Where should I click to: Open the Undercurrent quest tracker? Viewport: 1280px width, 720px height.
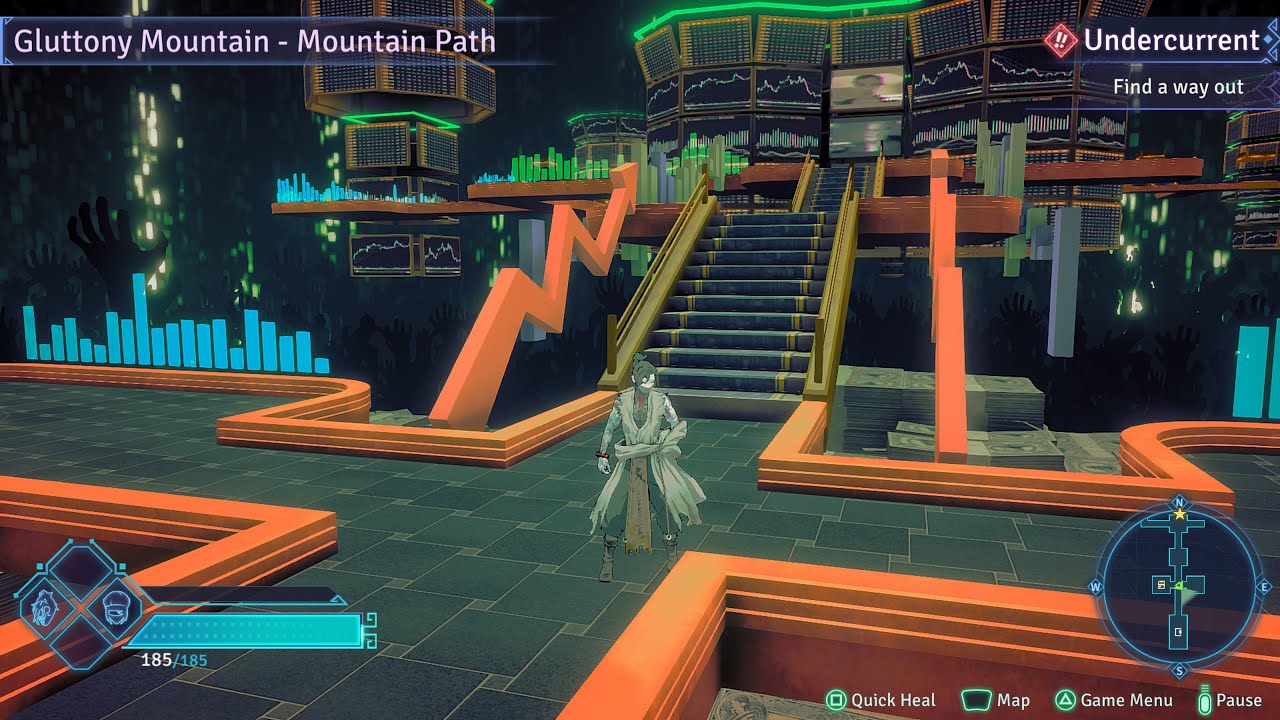pos(1158,41)
